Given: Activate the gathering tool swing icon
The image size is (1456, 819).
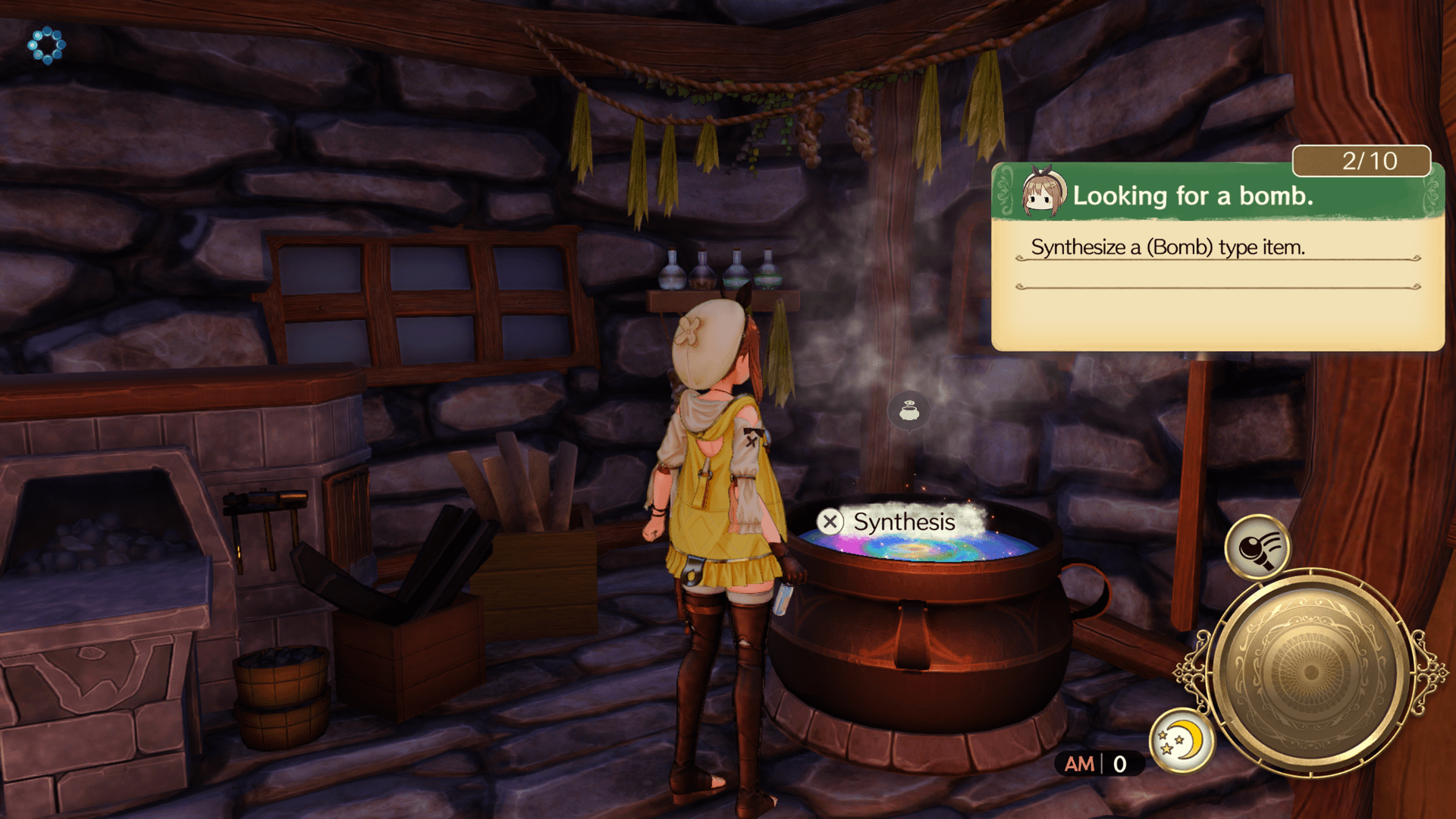Looking at the screenshot, I should pos(1257,547).
